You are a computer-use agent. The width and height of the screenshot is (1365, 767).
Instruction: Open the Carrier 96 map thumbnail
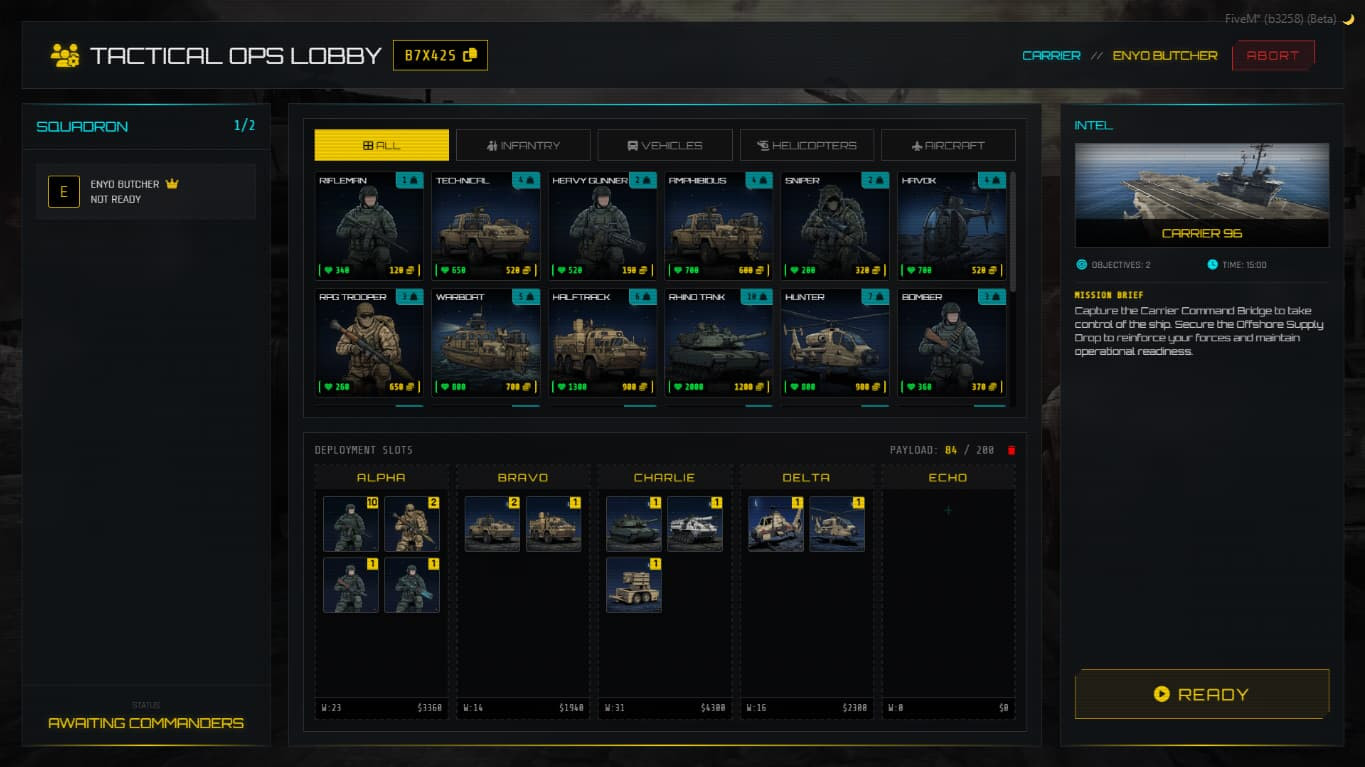point(1201,195)
